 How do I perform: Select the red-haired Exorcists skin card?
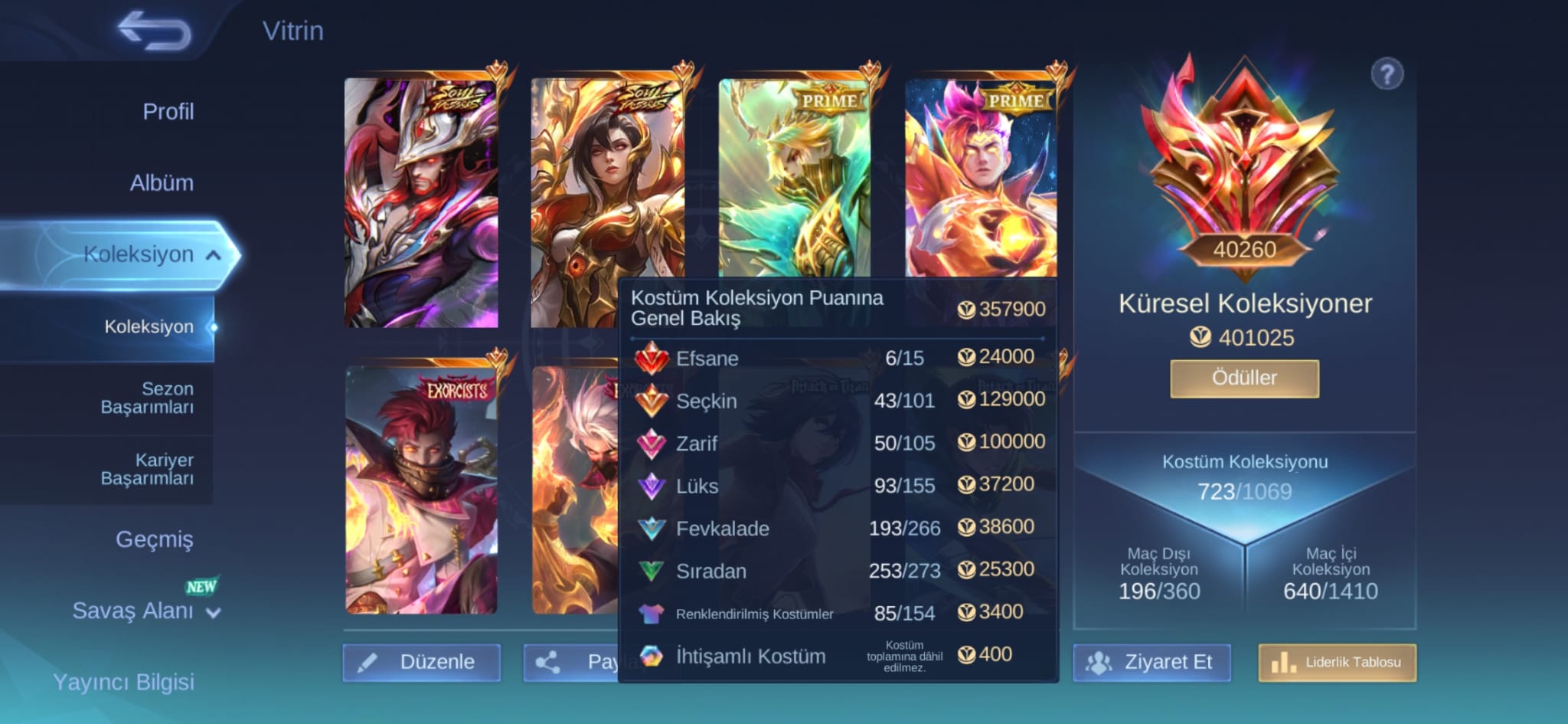coord(421,490)
